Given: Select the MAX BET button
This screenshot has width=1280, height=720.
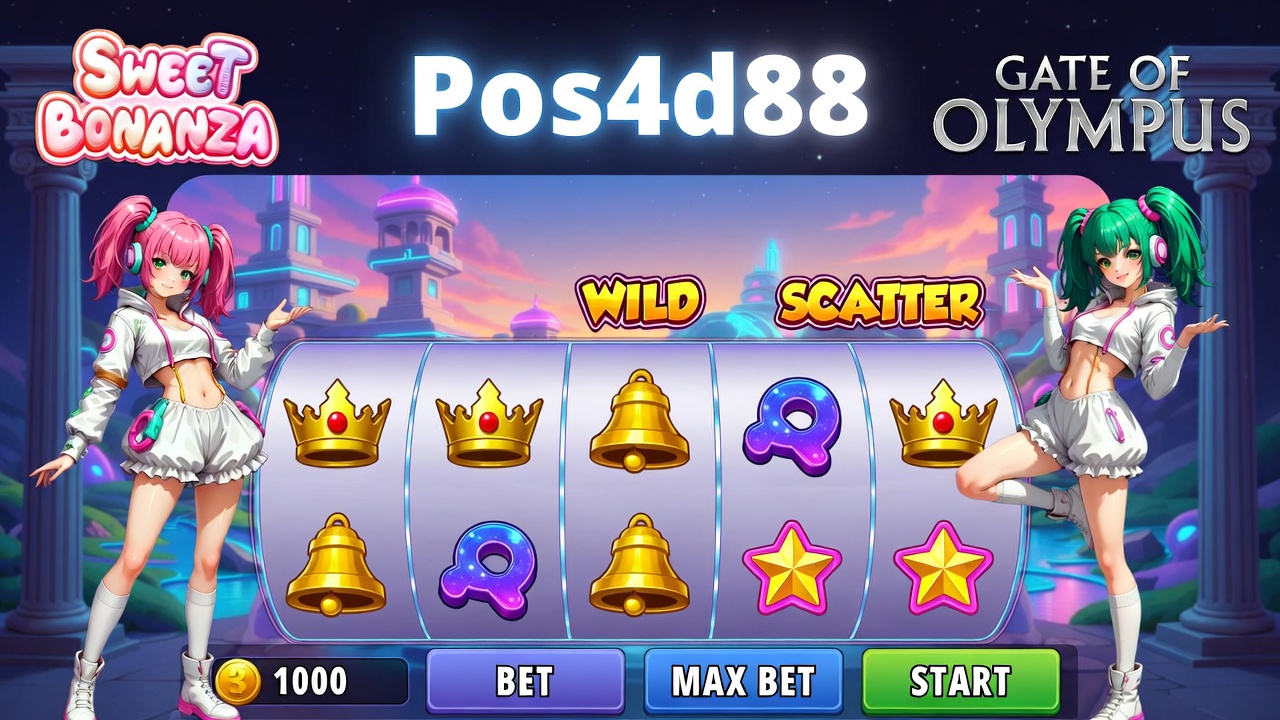Looking at the screenshot, I should click(743, 681).
